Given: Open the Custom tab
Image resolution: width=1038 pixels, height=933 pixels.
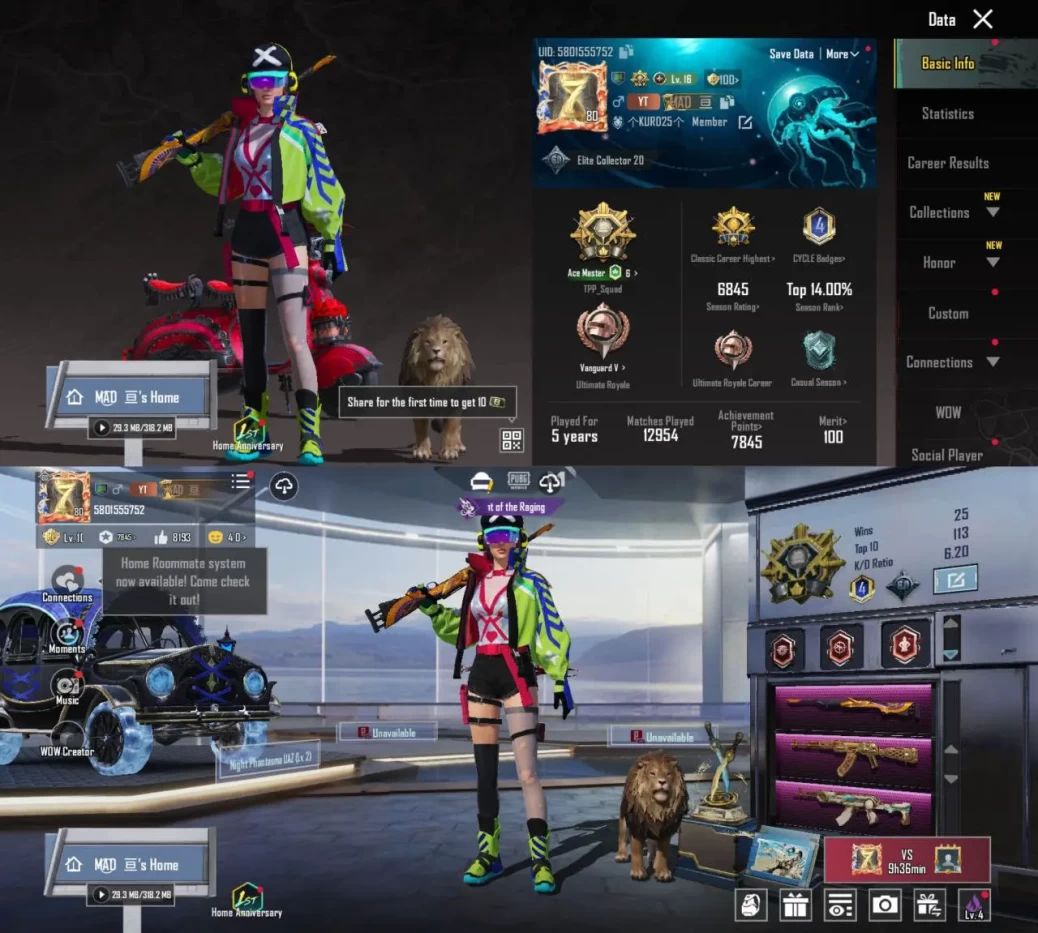Looking at the screenshot, I should point(947,313).
